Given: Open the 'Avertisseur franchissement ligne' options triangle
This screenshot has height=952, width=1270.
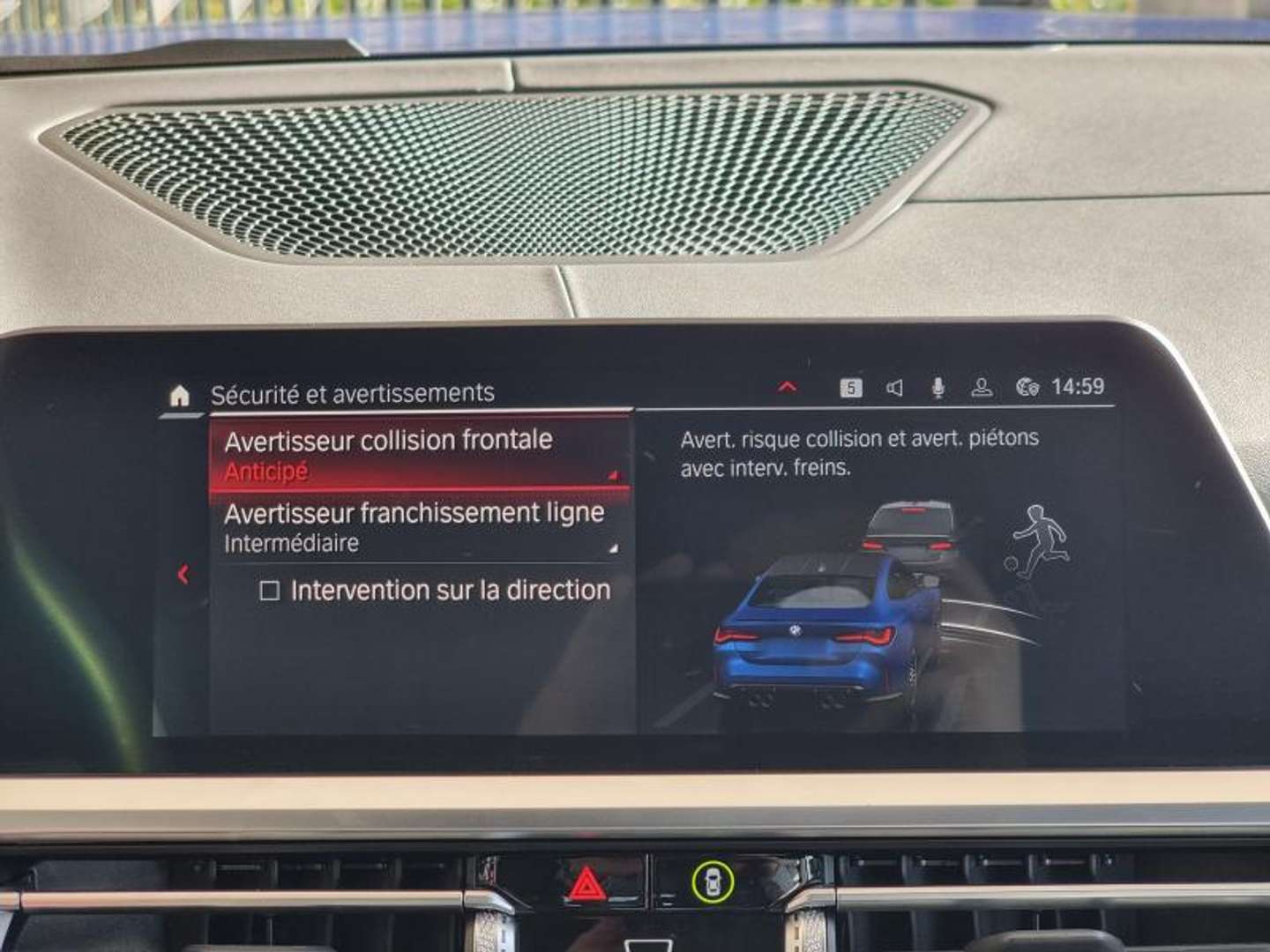Looking at the screenshot, I should [x=615, y=550].
